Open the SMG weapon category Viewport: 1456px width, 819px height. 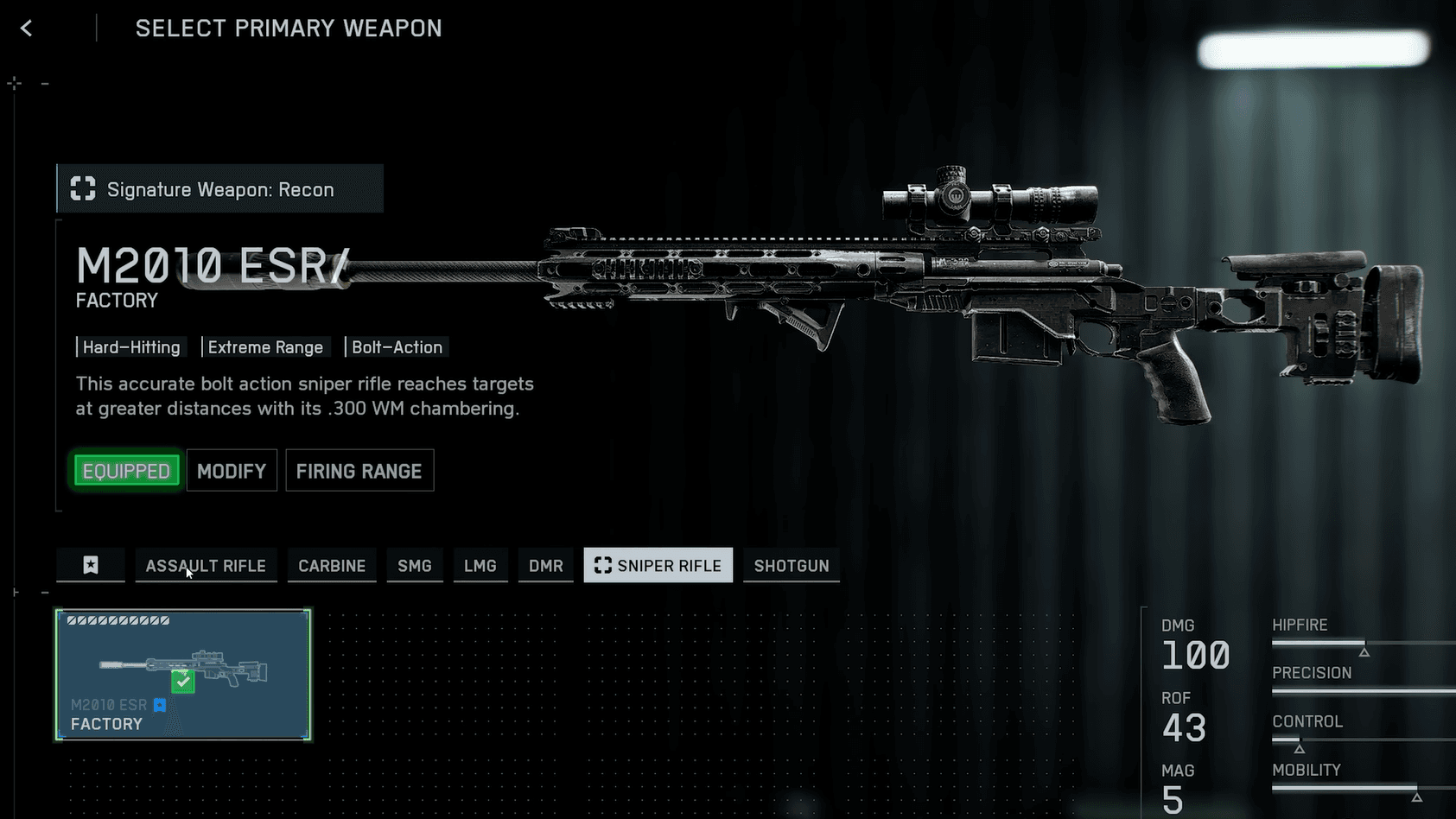pos(415,566)
